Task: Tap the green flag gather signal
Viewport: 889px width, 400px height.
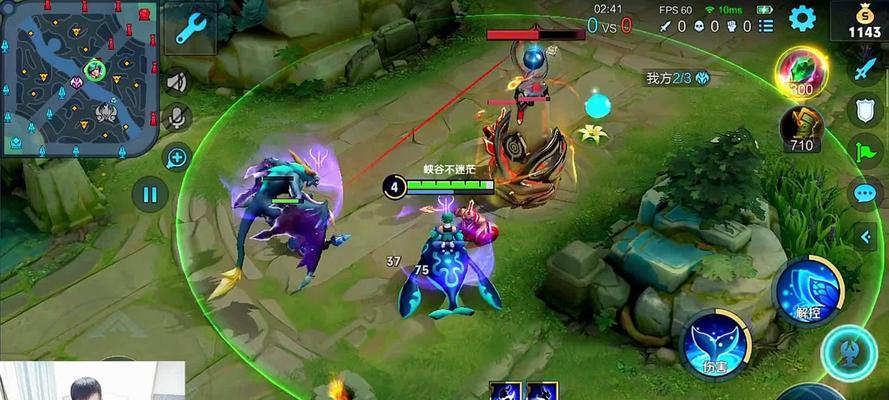Action: [864, 152]
